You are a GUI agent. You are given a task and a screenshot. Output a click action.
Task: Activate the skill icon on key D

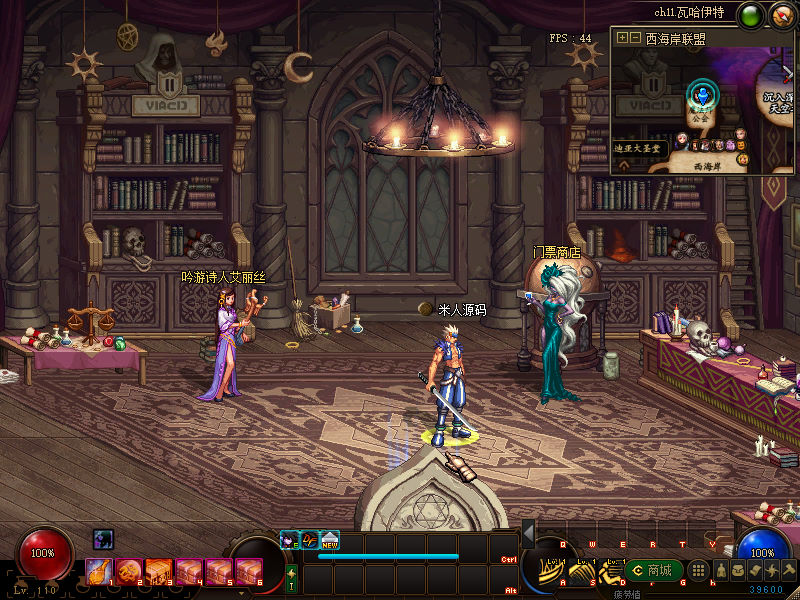tap(611, 573)
